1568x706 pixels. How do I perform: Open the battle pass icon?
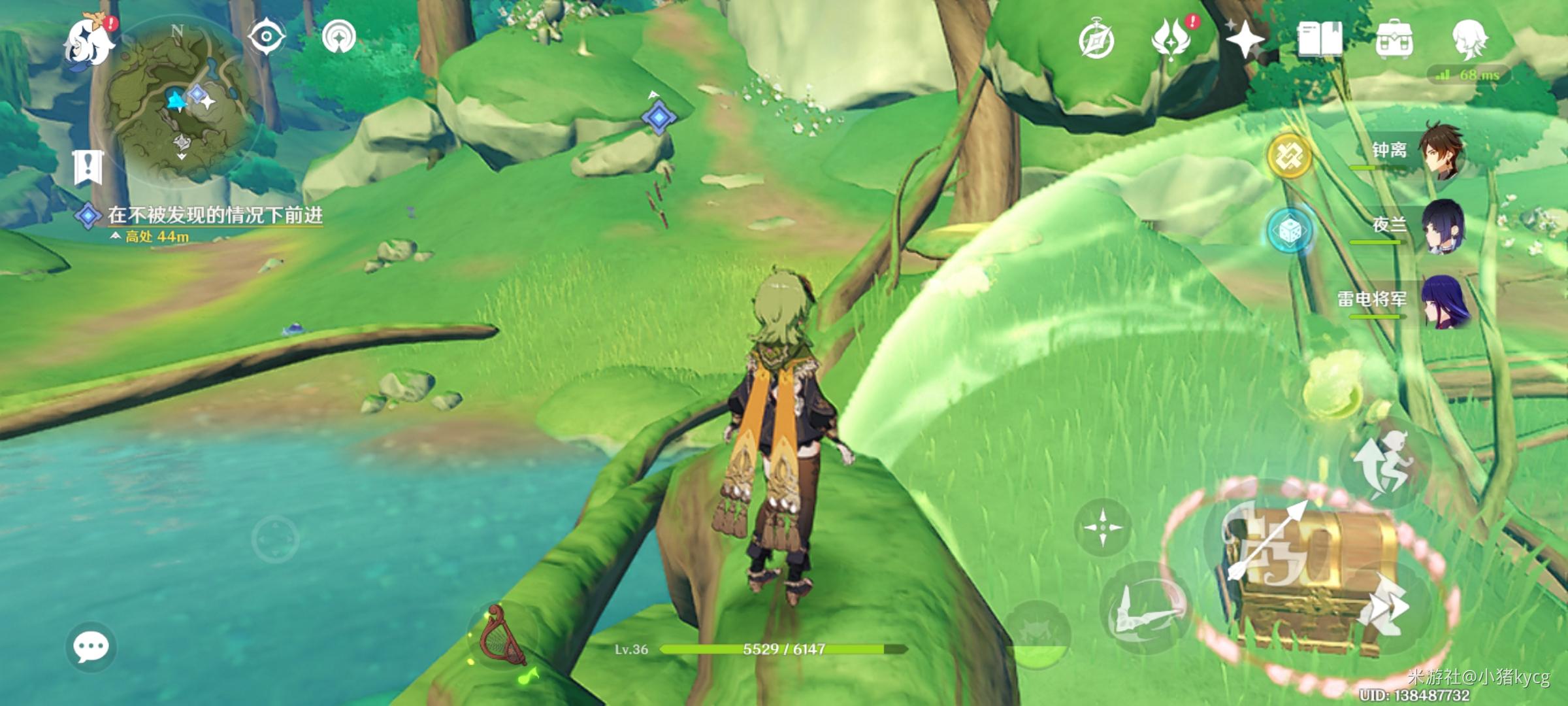point(1171,39)
